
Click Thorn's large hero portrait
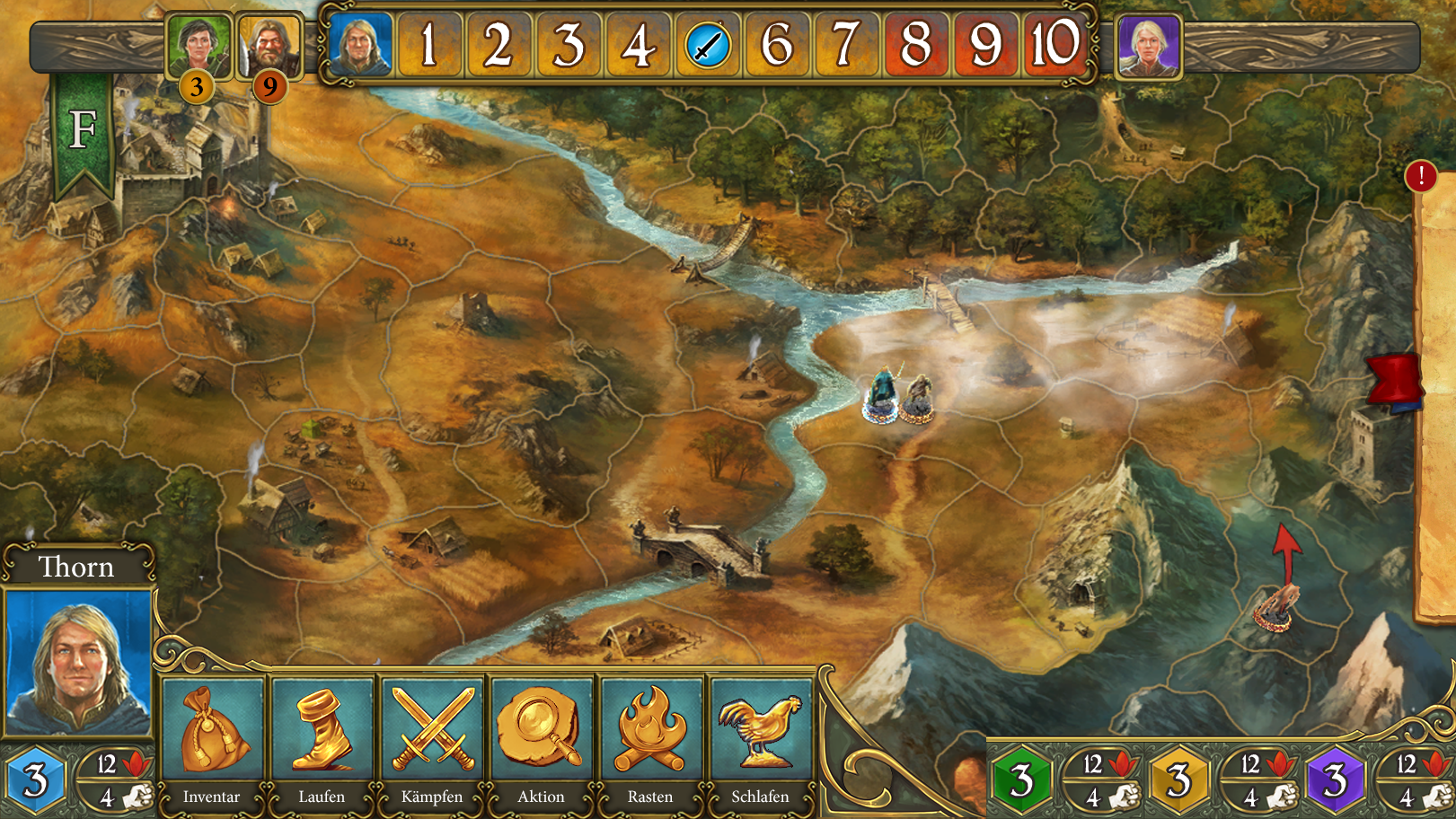pos(78,661)
